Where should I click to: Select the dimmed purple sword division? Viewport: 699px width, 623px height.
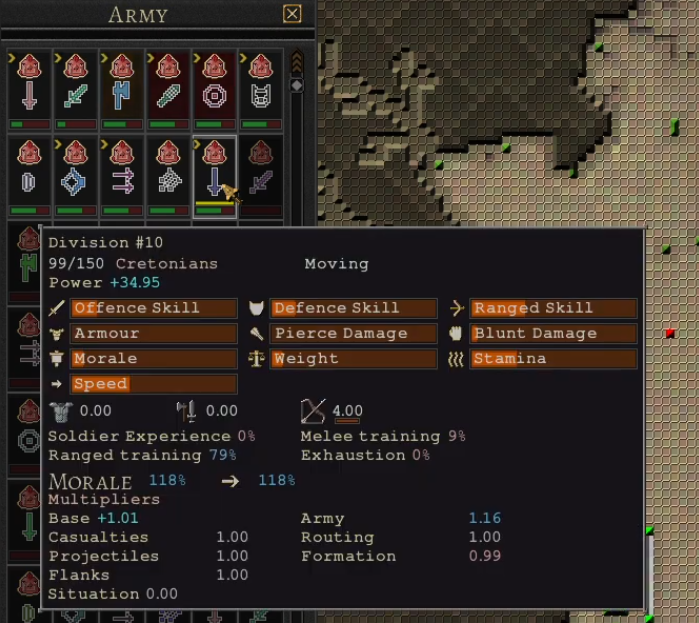pos(261,176)
